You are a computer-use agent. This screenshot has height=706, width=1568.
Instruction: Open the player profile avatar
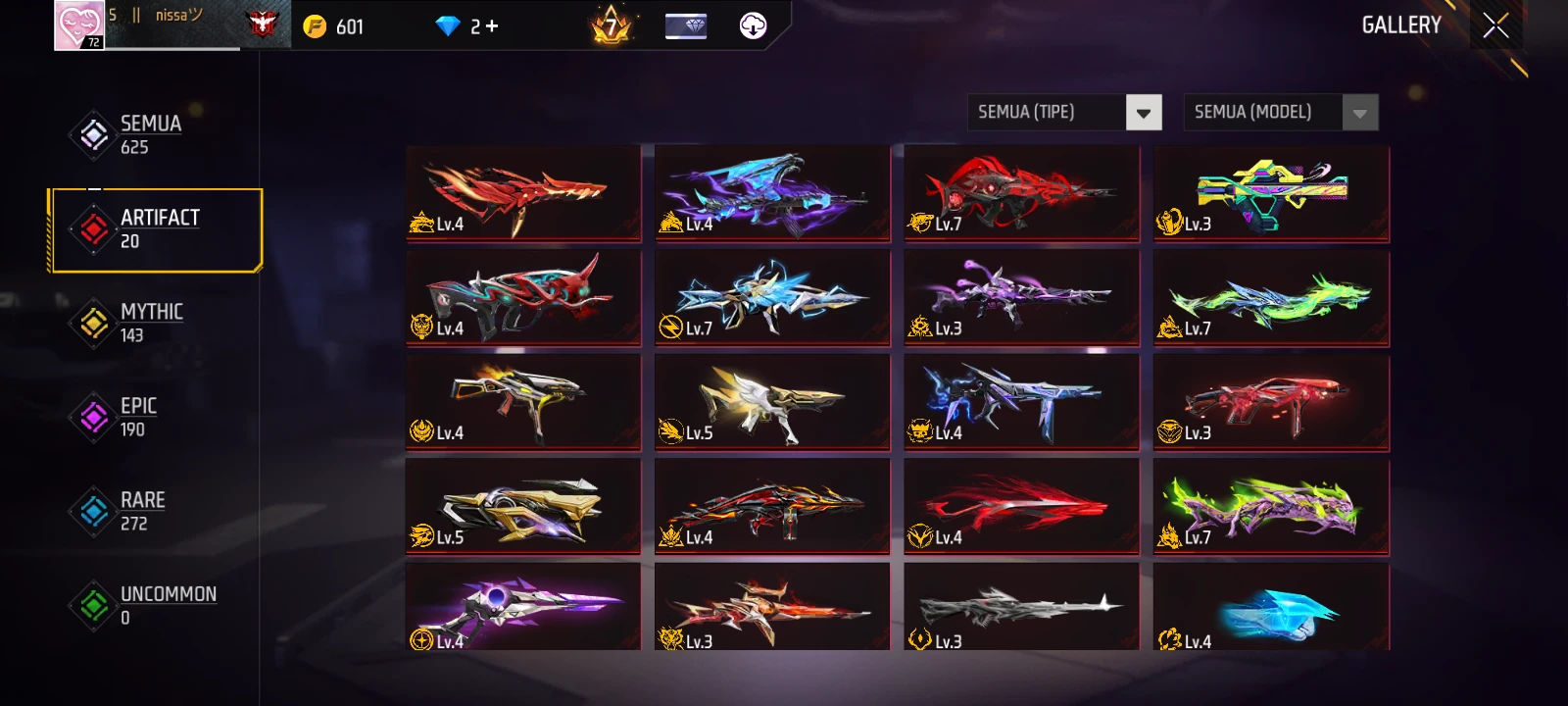[79, 25]
